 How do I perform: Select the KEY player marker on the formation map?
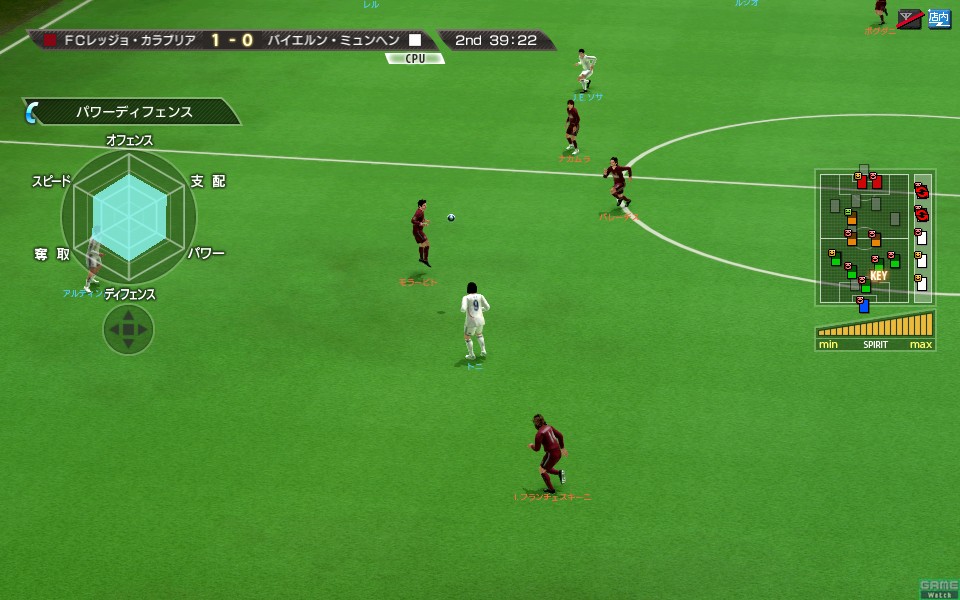click(x=879, y=276)
